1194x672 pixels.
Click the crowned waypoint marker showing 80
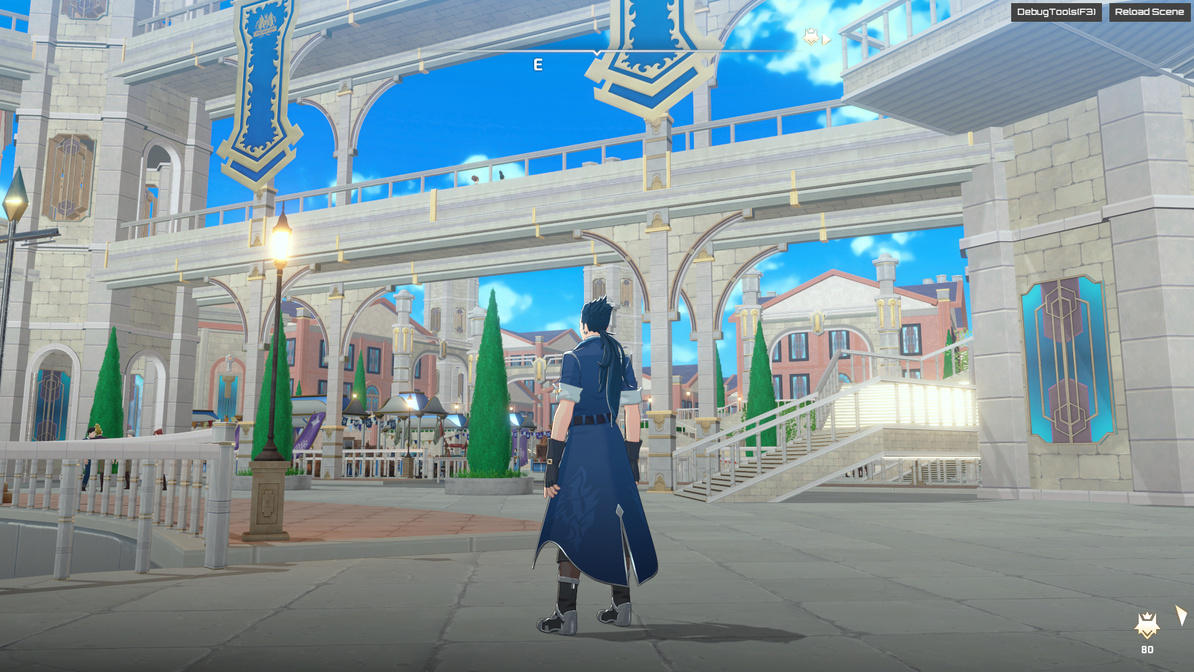point(1147,627)
